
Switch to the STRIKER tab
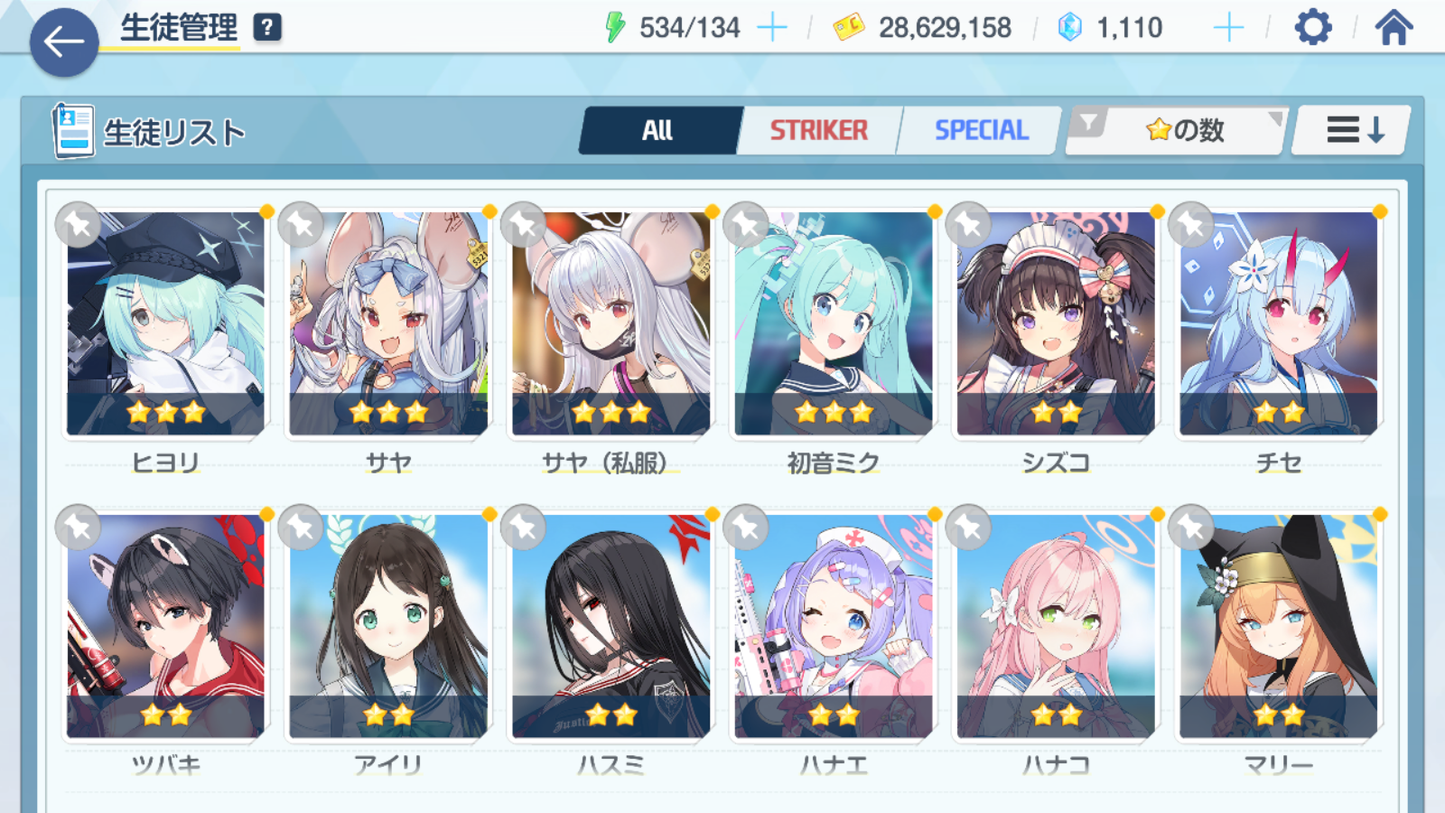tap(818, 131)
